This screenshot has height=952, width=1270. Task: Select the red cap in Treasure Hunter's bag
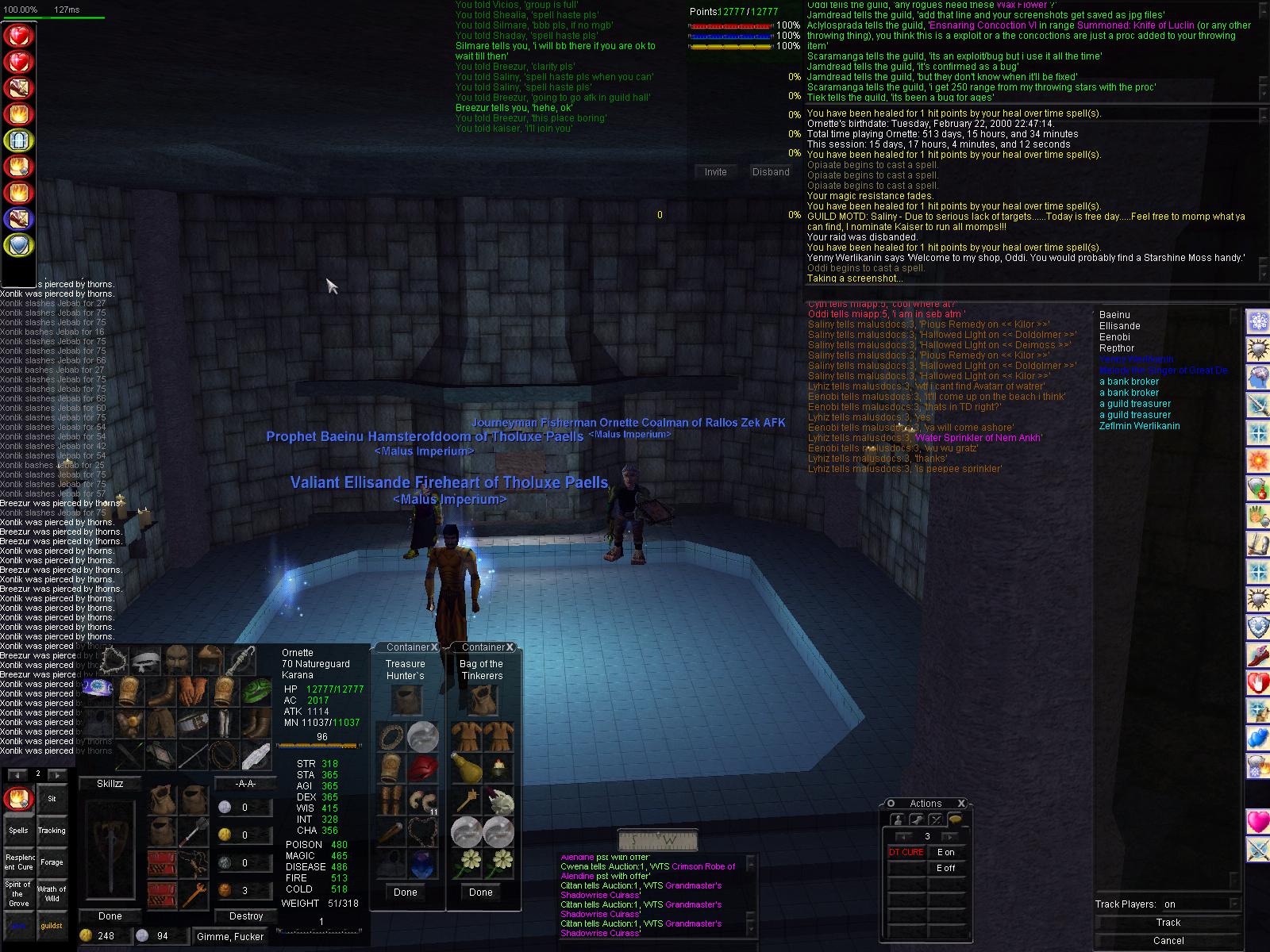[x=423, y=768]
